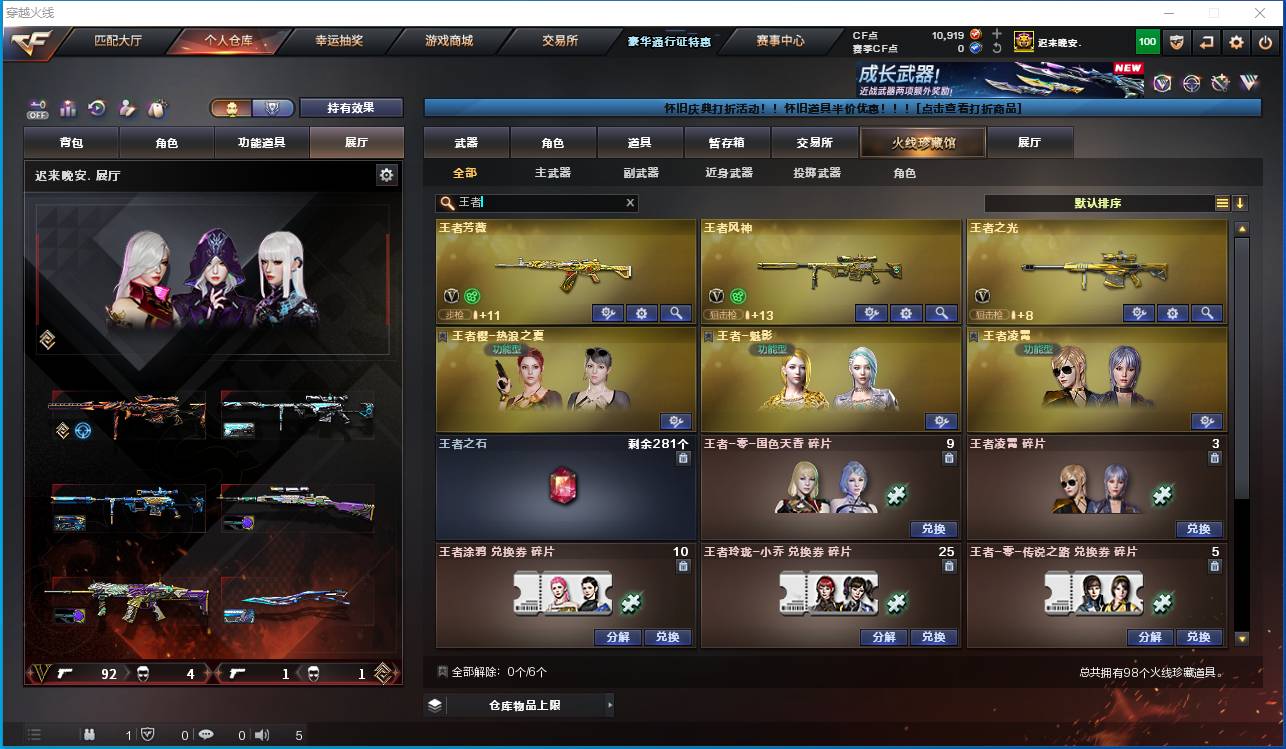Switch to the chick currency filter toggle
The image size is (1286, 749).
pyautogui.click(x=233, y=105)
